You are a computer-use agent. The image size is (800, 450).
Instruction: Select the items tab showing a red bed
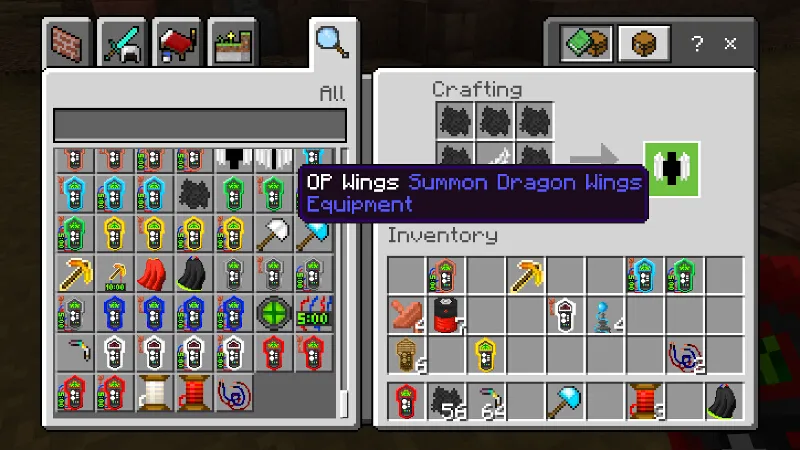pos(176,43)
